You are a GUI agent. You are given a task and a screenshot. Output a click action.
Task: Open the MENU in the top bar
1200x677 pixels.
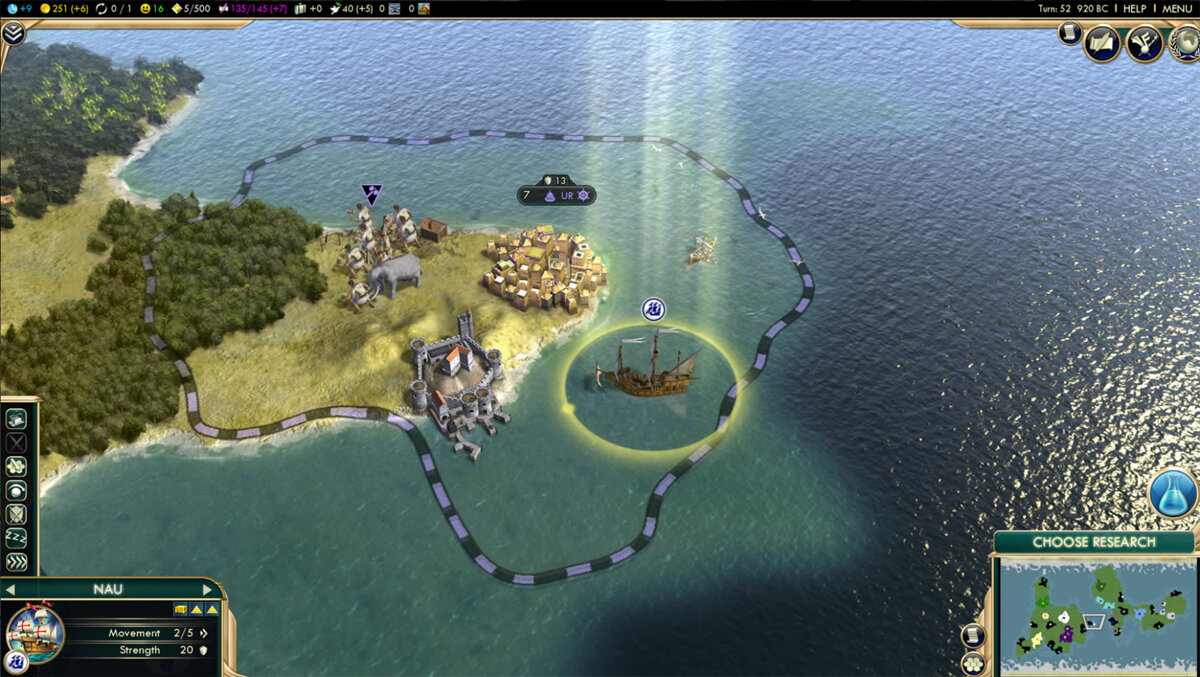click(1177, 8)
